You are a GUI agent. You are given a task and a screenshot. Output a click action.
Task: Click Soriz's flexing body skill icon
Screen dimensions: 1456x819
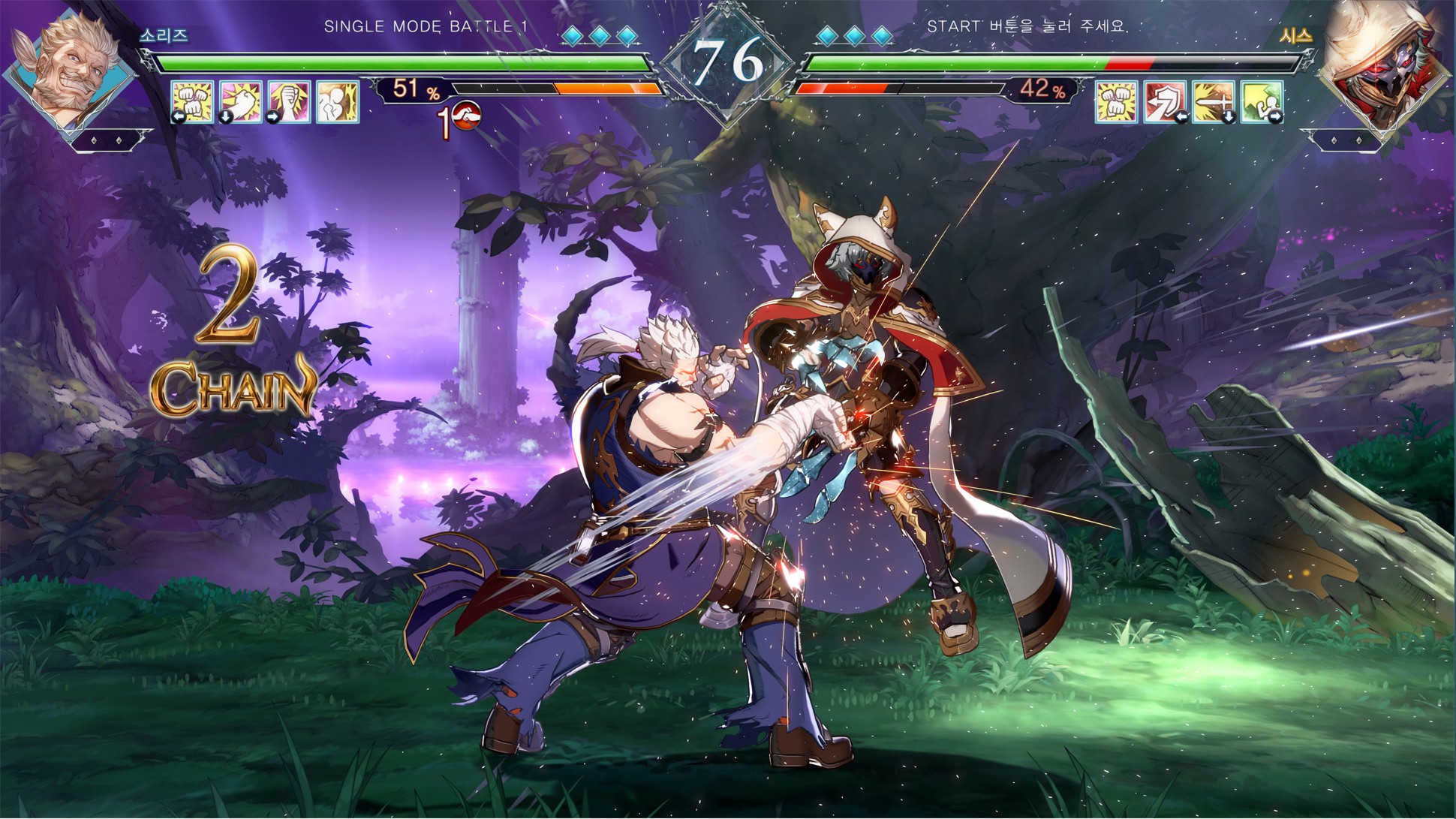(337, 101)
